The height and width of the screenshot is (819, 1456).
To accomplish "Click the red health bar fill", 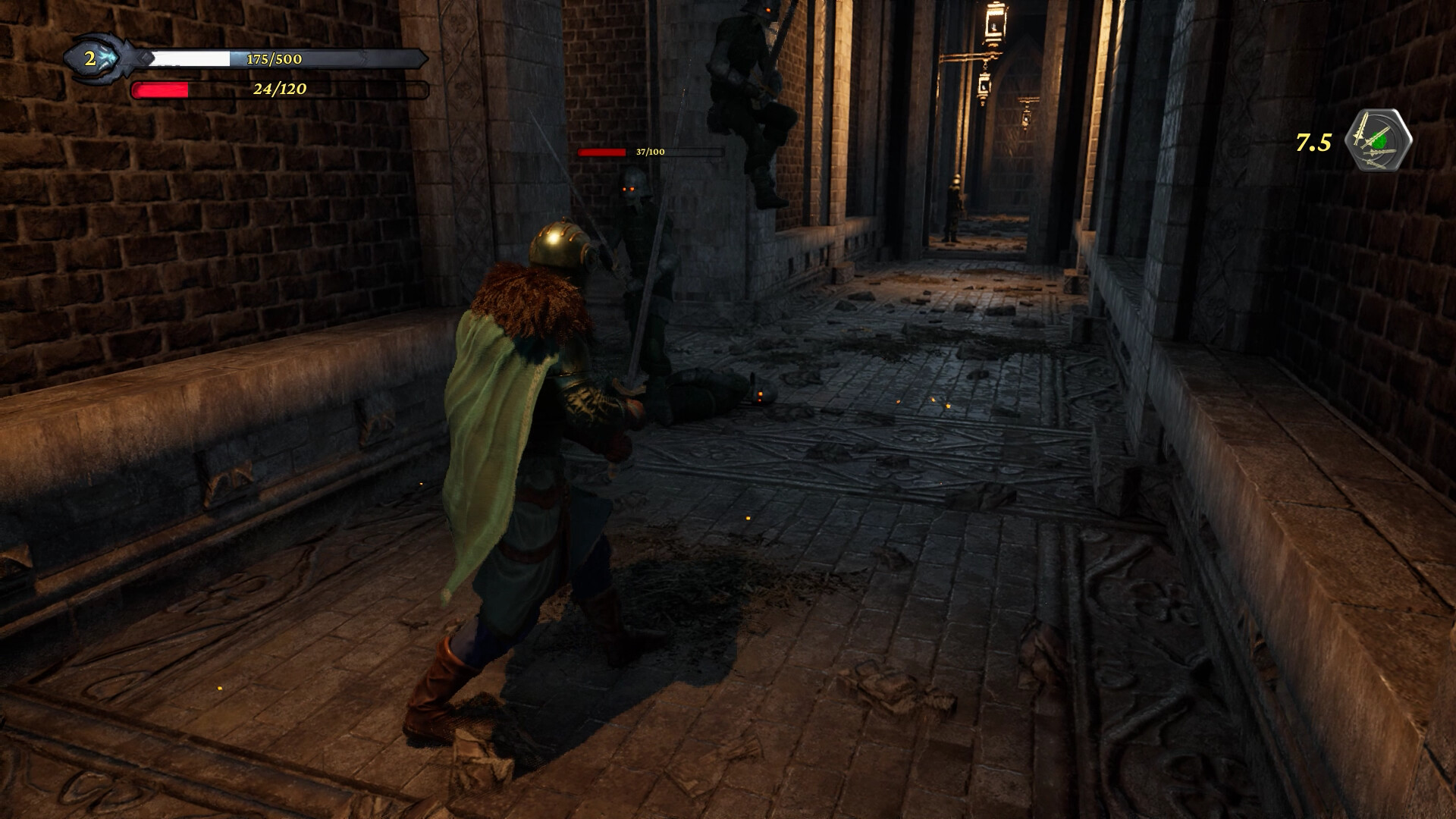I will point(161,91).
